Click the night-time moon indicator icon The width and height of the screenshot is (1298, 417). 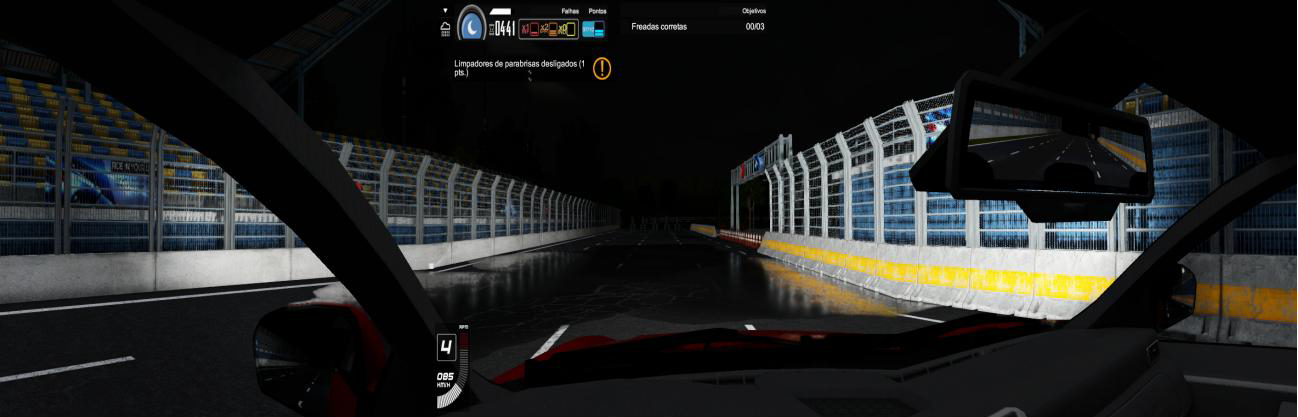(x=471, y=25)
